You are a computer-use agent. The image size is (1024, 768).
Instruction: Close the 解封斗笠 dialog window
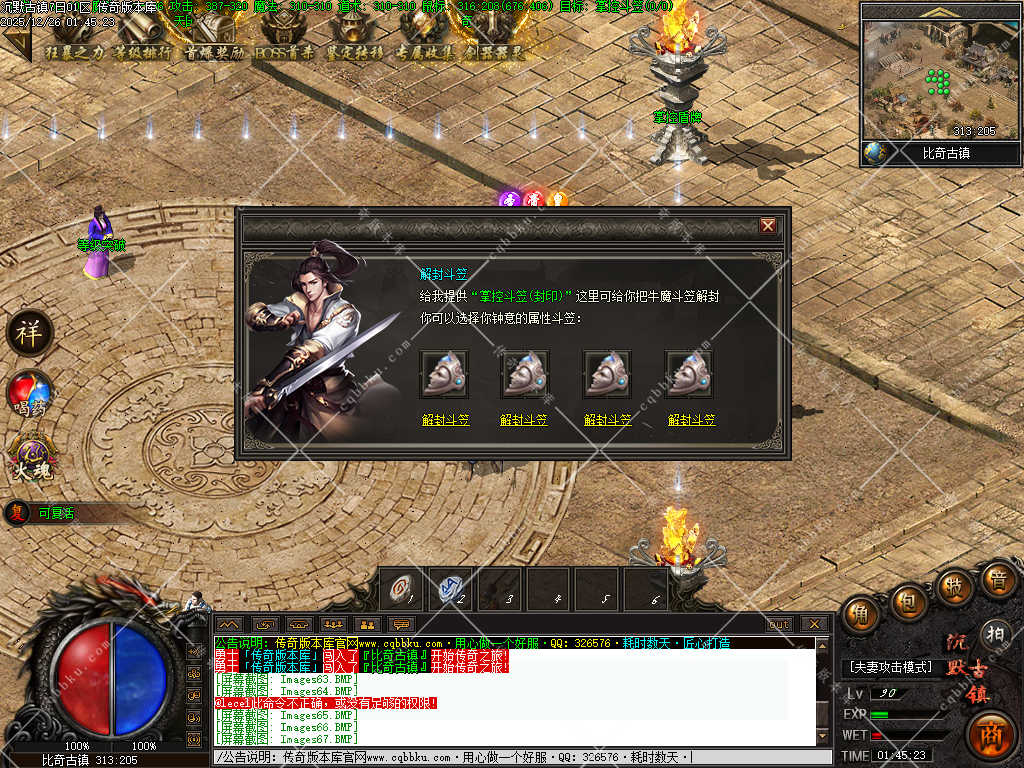point(768,226)
